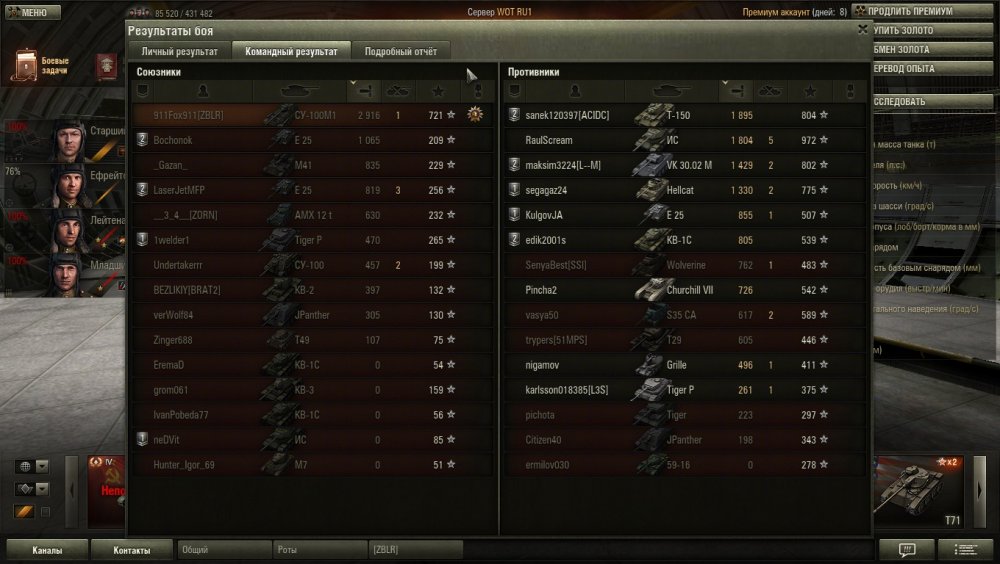The height and width of the screenshot is (564, 1000).
Task: Open the Контакты list
Action: [x=131, y=550]
